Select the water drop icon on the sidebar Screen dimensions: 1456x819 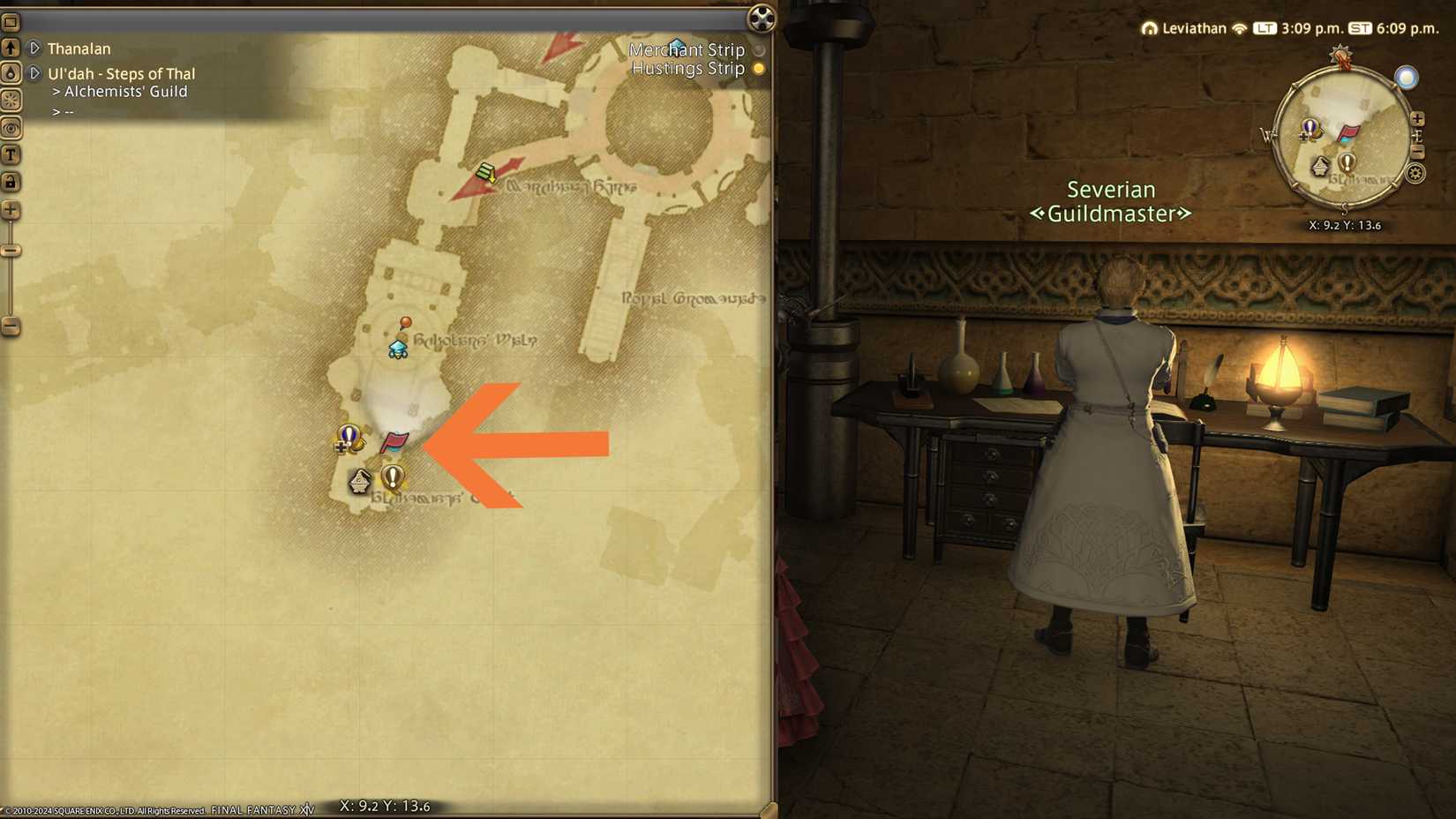click(11, 74)
